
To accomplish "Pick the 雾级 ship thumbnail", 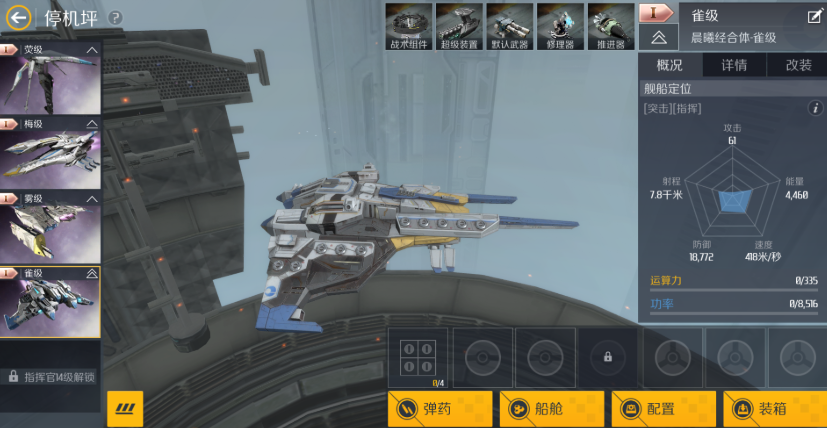I will coord(50,228).
